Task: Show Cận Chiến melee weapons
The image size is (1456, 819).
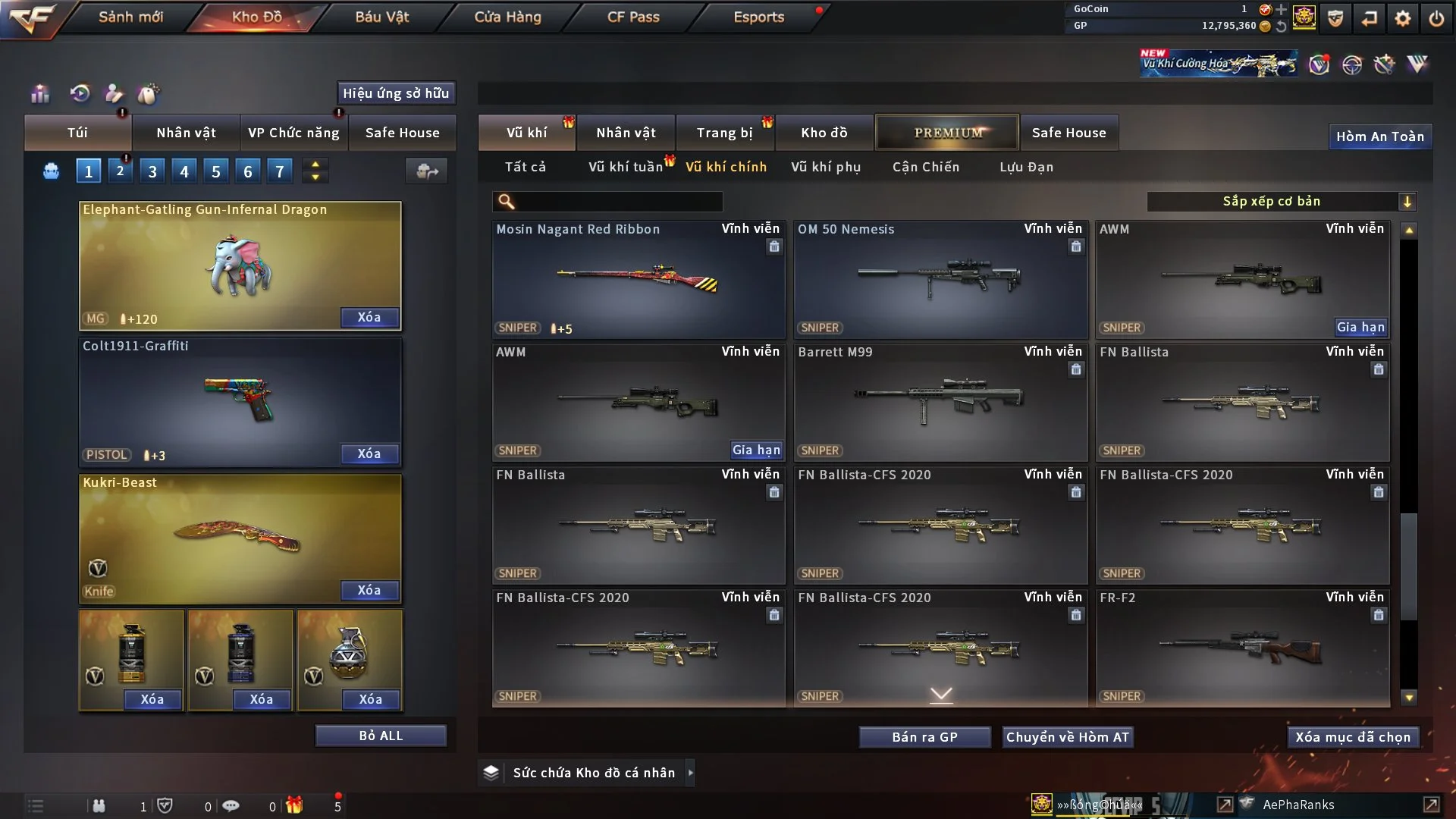Action: point(926,167)
